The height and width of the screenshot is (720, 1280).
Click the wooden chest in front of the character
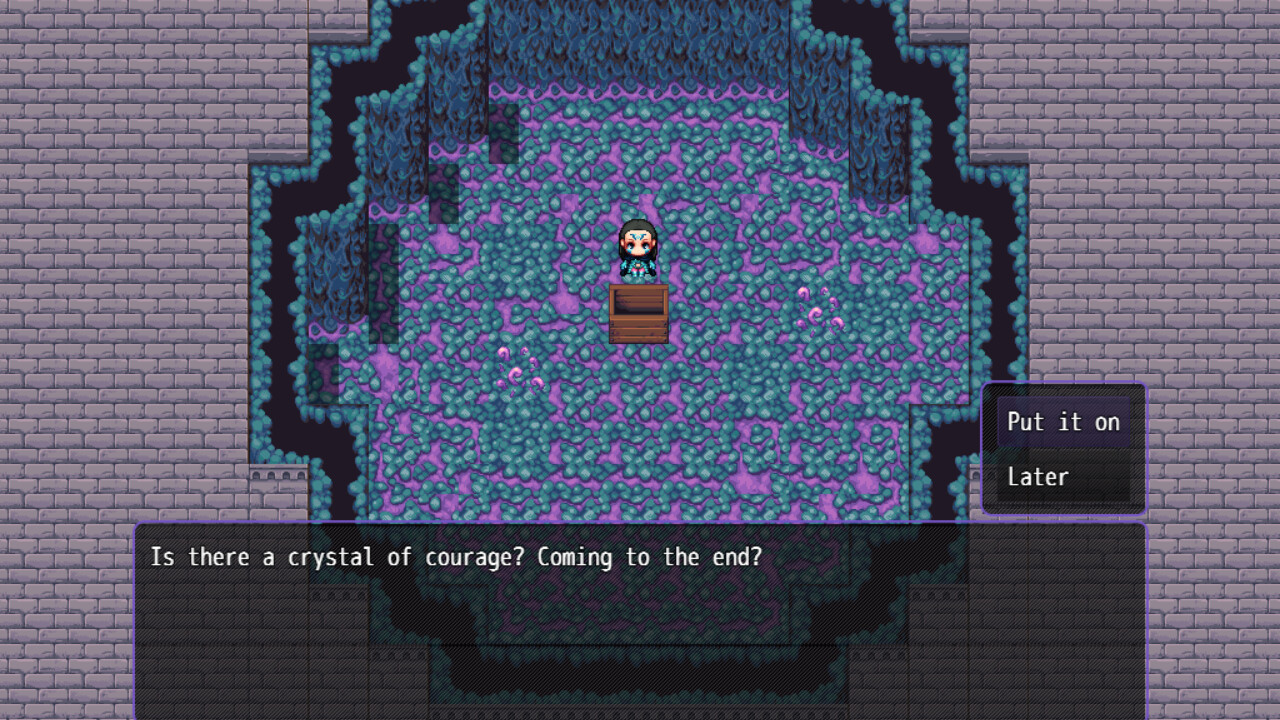[x=639, y=313]
